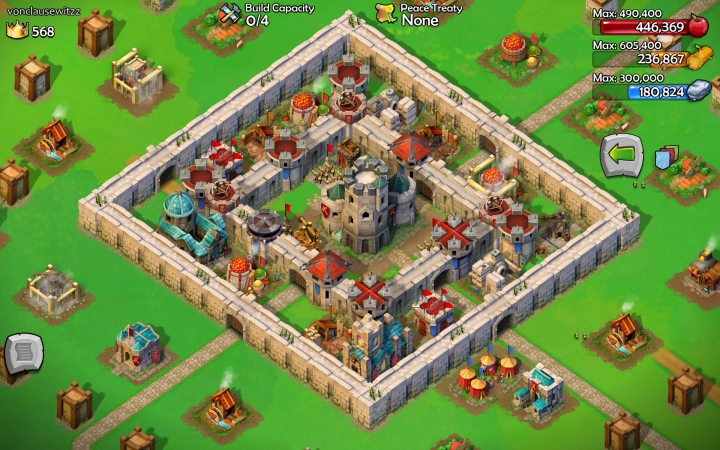Tap the colored banner shields icon
The height and width of the screenshot is (450, 720).
point(666,157)
